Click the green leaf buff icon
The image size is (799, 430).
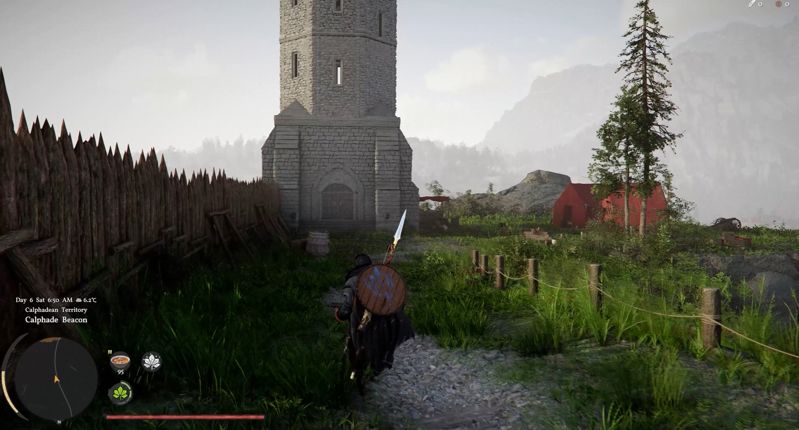[120, 393]
